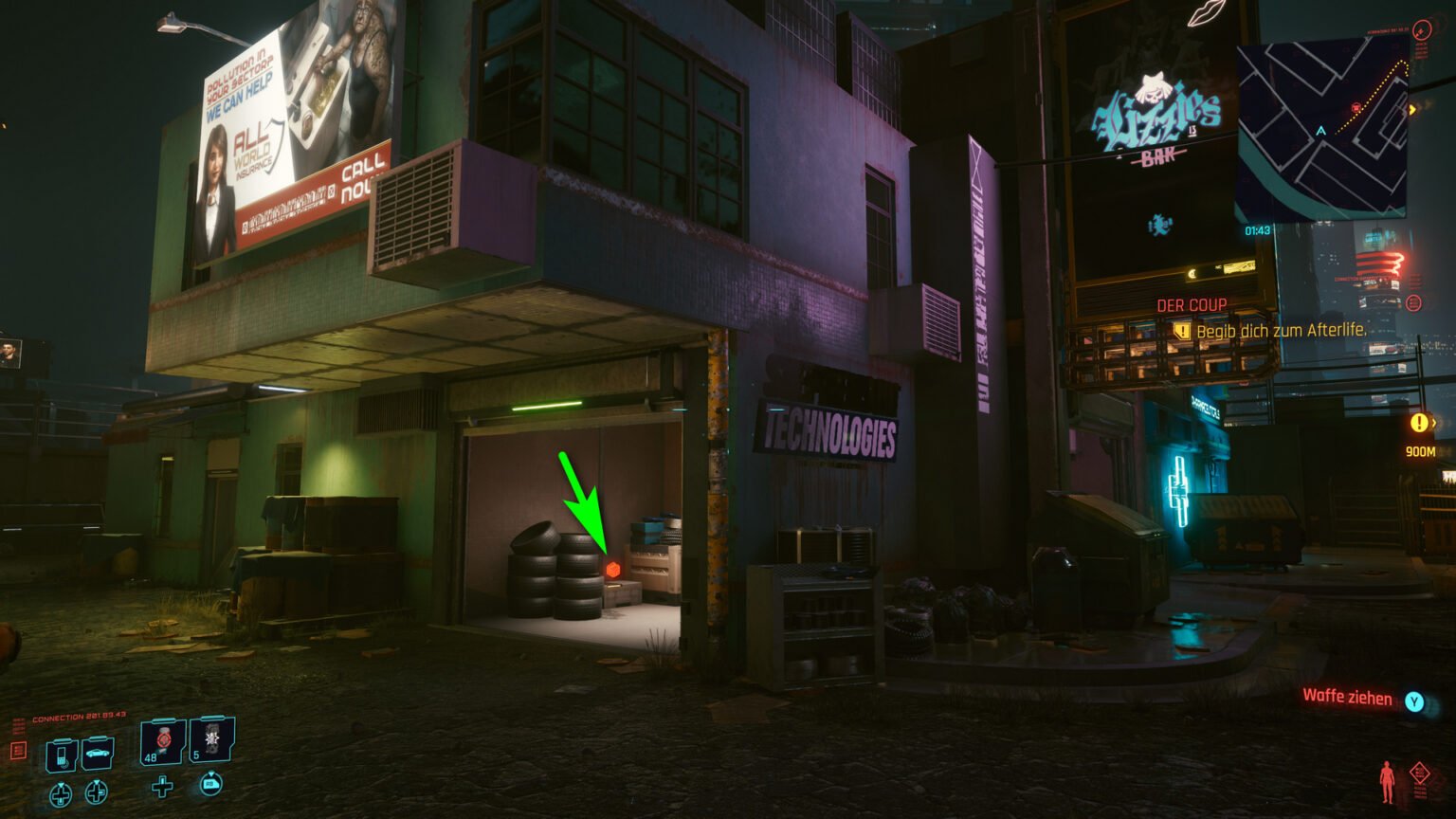
Task: Toggle the red relic warning icon near the body status
Action: tap(1420, 773)
